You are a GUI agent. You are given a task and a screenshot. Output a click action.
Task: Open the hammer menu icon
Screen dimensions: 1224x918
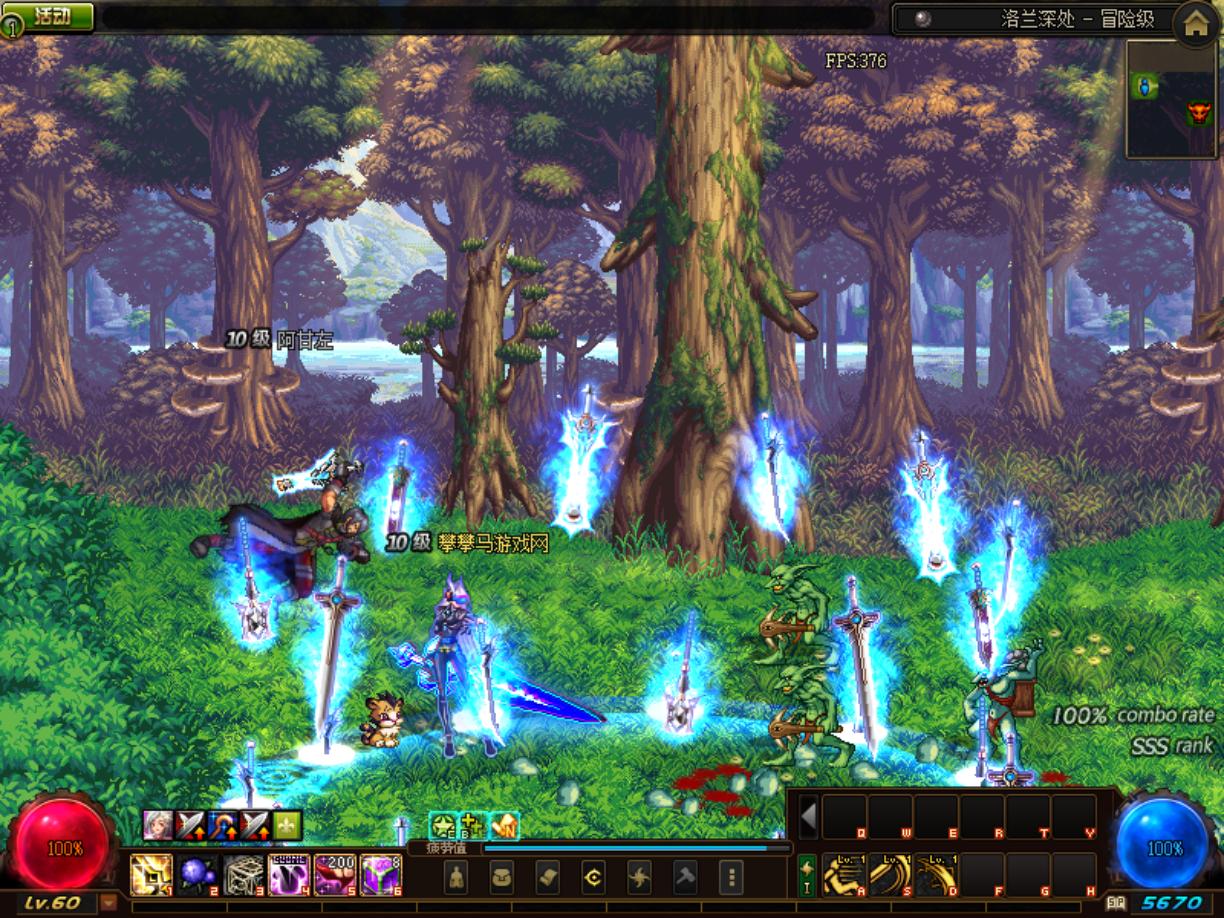(686, 878)
